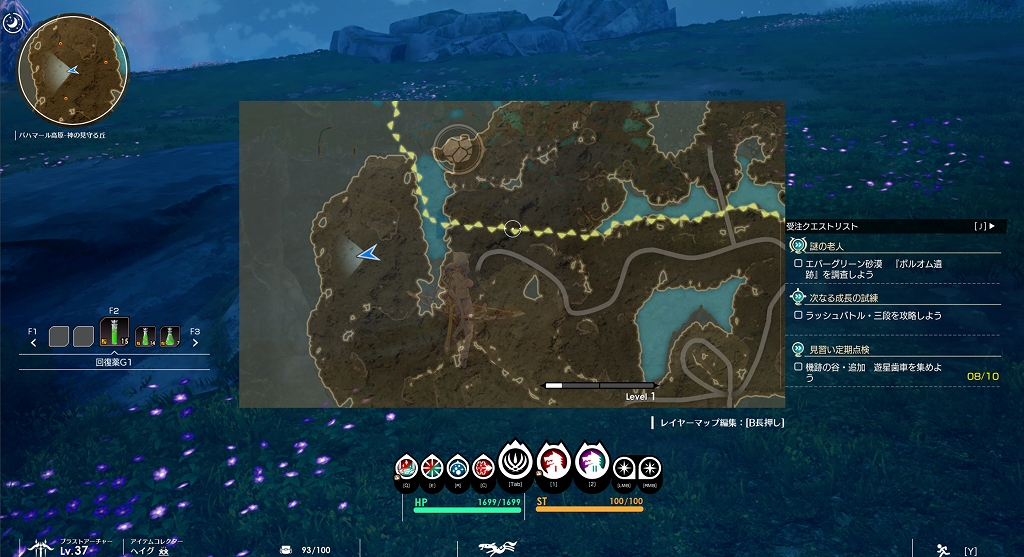This screenshot has width=1024, height=557.
Task: Click the circular waypoint marker on the dotted route
Action: (x=513, y=229)
